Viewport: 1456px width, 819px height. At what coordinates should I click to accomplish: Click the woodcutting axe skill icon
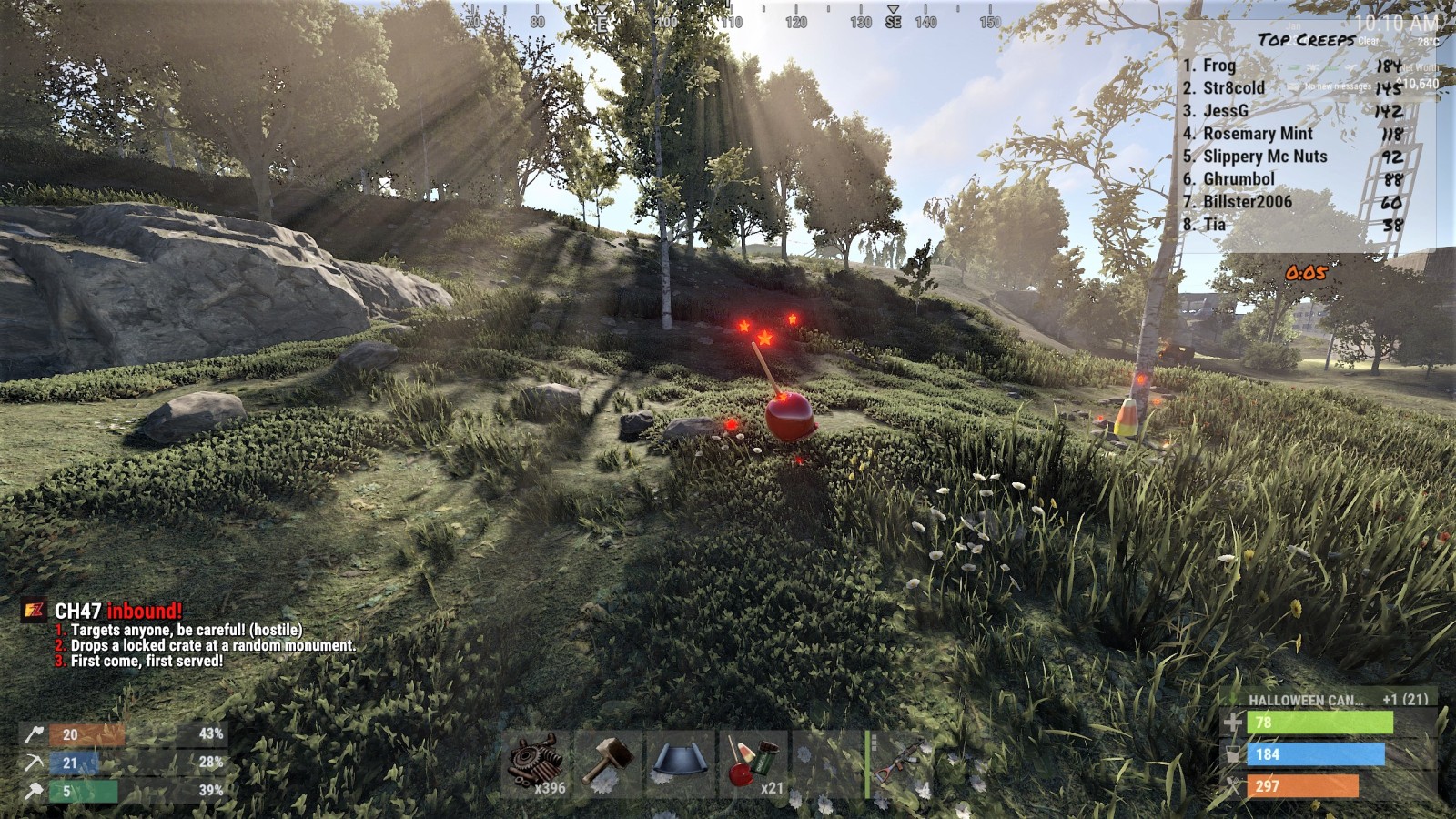coord(34,734)
